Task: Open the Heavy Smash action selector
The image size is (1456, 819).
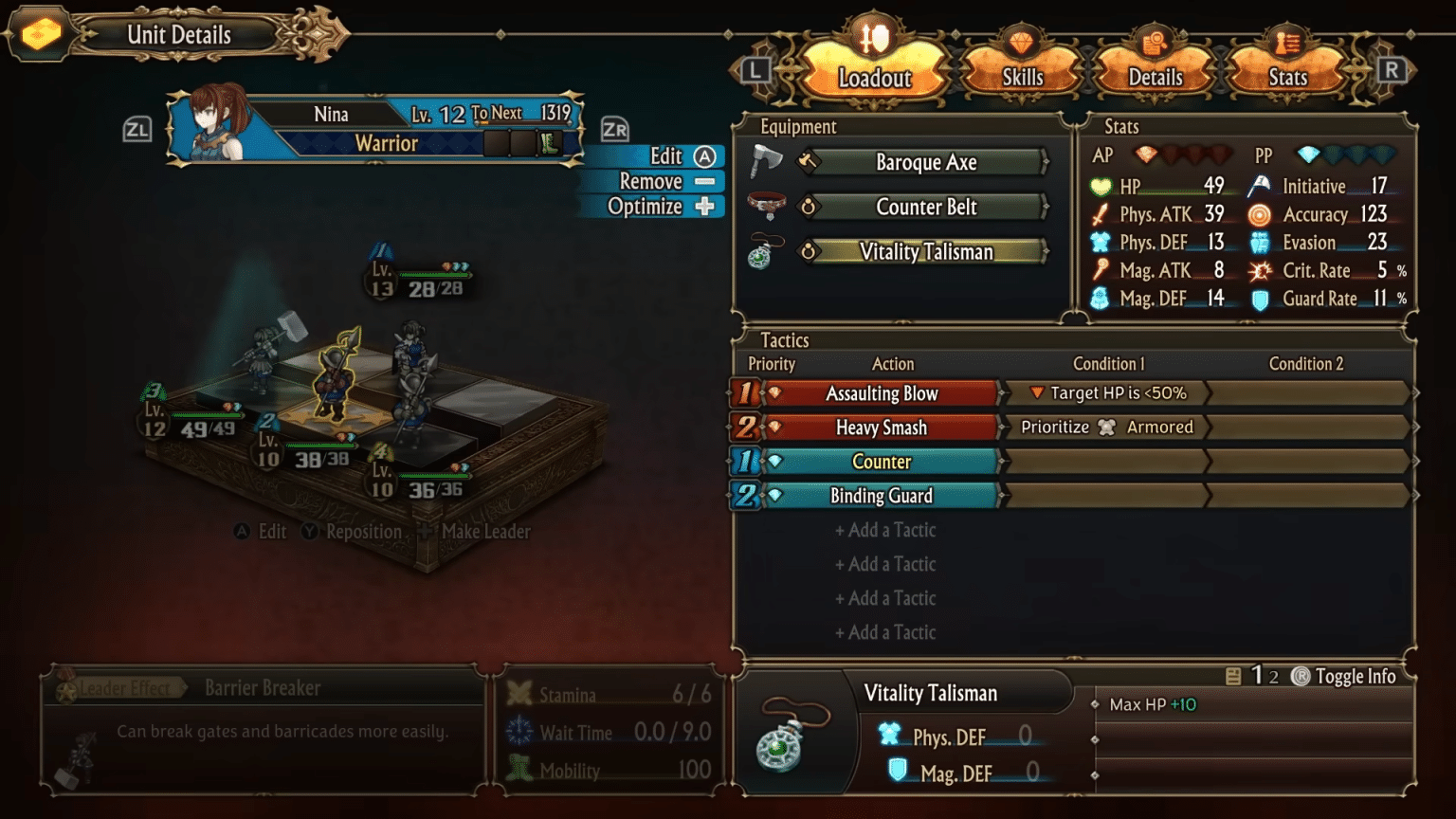Action: coord(882,427)
